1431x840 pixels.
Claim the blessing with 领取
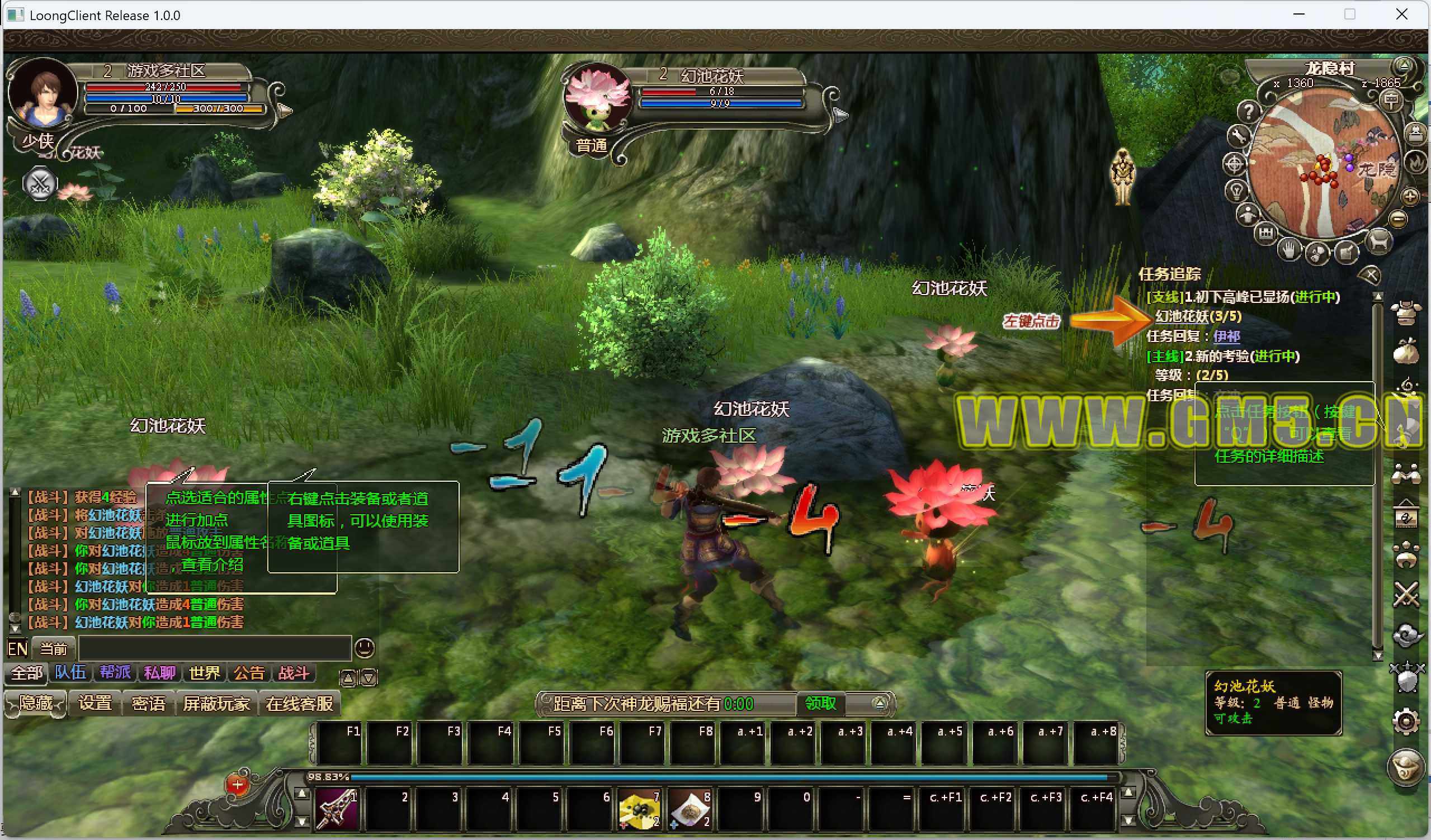point(820,704)
